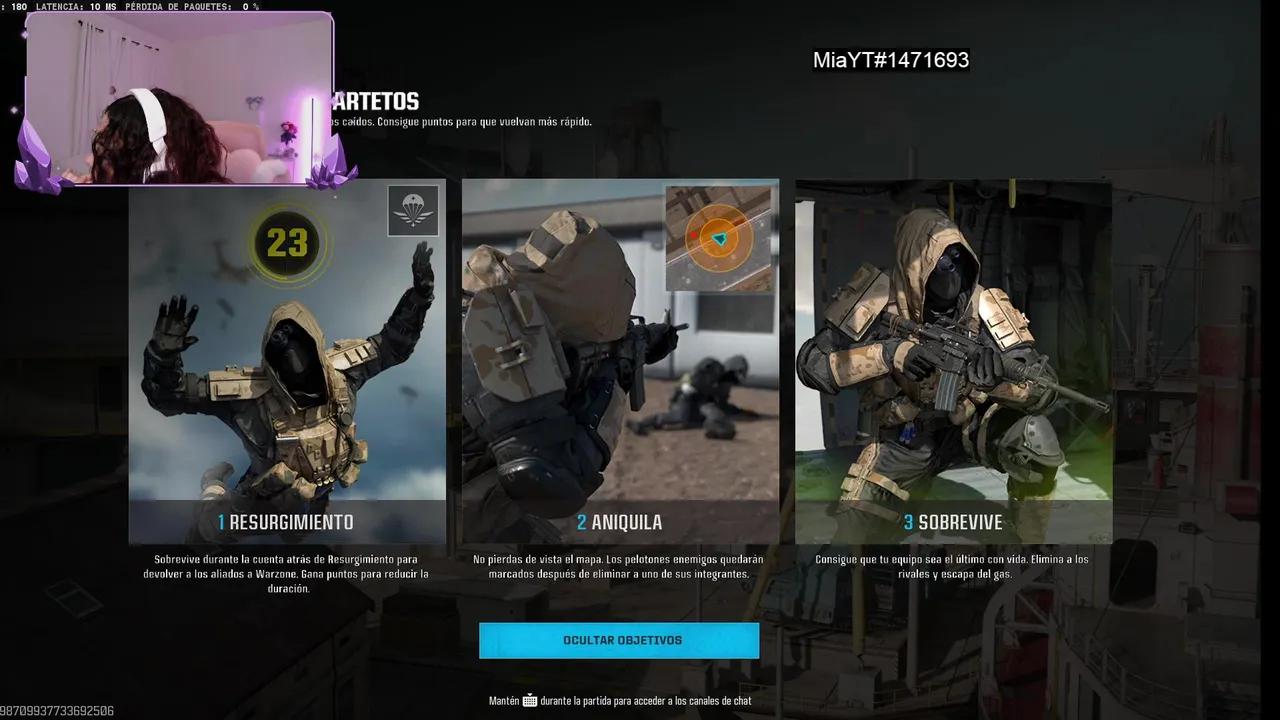Click the Ocultar Objetivos button
Image resolution: width=1280 pixels, height=720 pixels.
[x=619, y=640]
